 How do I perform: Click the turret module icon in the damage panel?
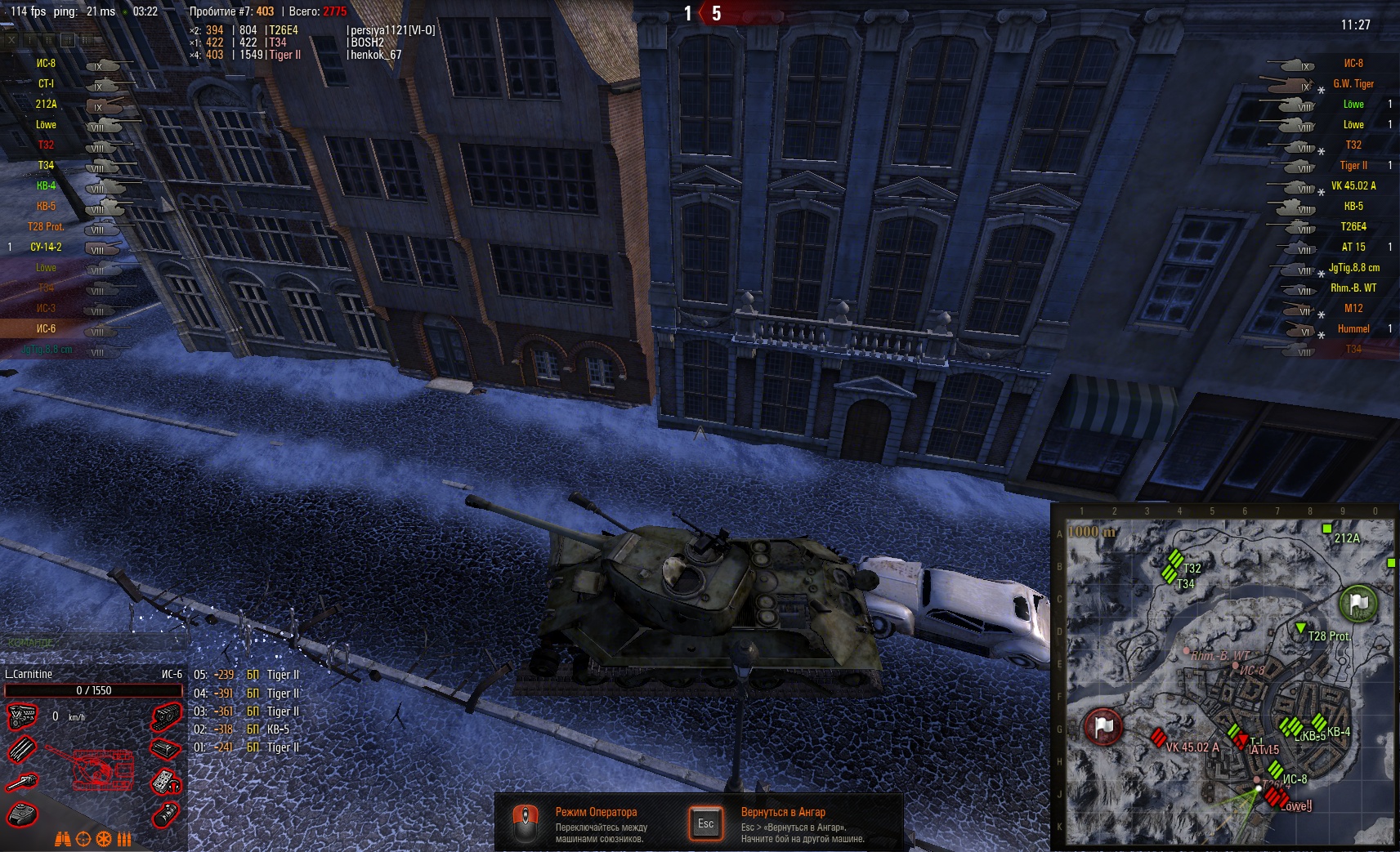22,814
